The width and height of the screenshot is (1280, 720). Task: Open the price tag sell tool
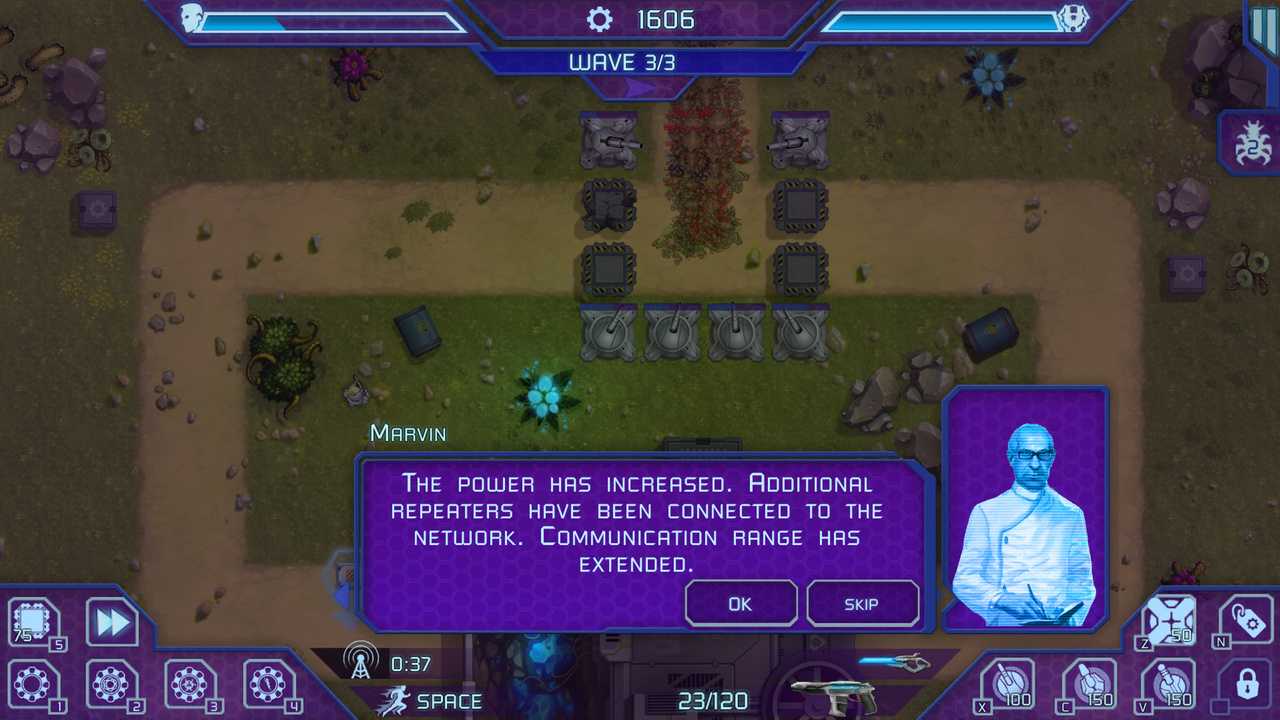click(x=1247, y=620)
